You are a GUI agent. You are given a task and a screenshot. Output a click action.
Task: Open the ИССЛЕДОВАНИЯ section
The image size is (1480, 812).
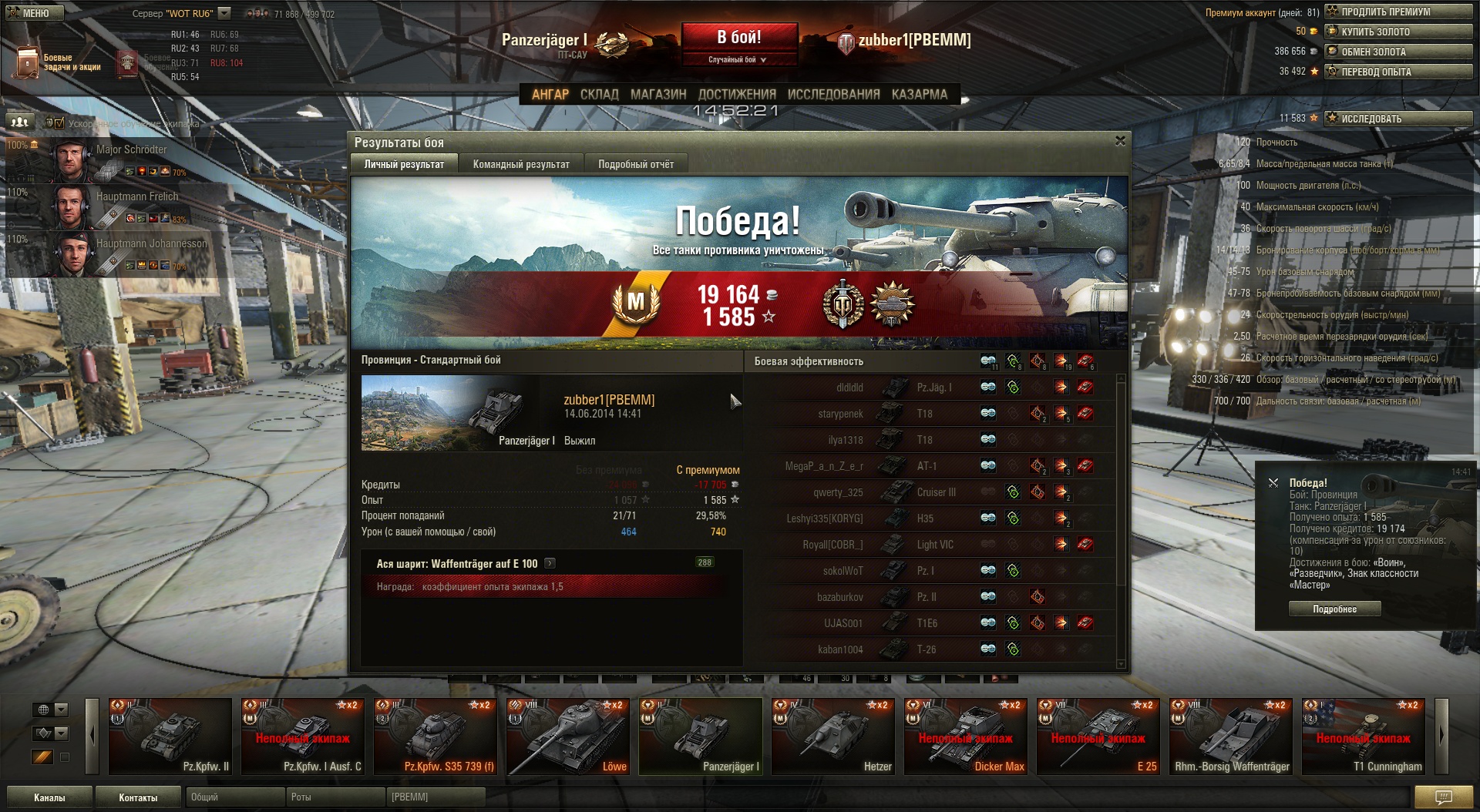coord(833,95)
